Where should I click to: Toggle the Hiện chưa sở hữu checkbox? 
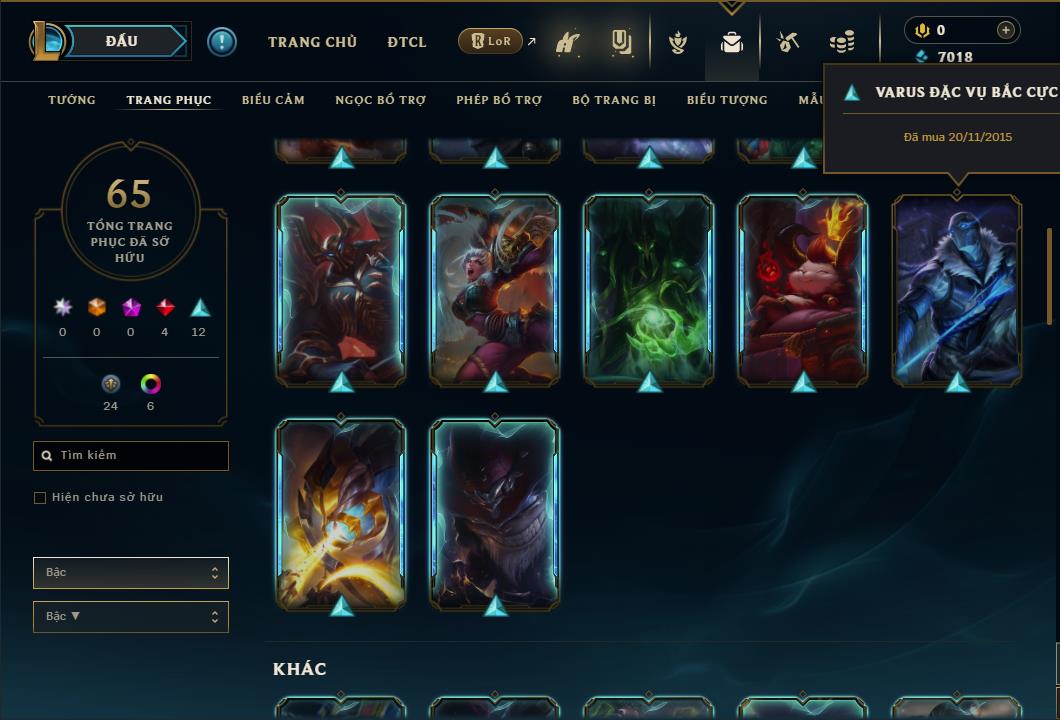pos(40,498)
